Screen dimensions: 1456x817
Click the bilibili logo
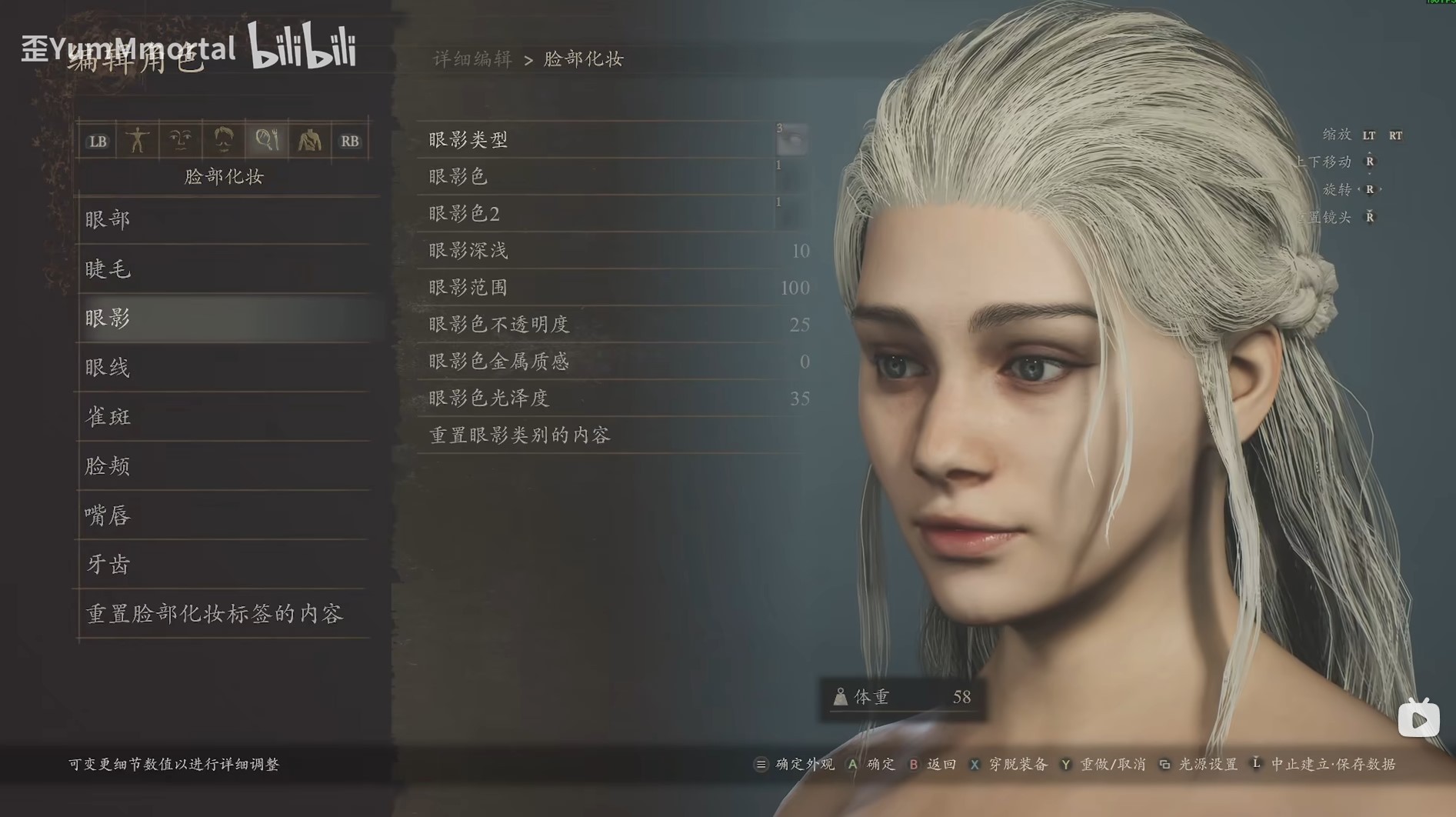(x=303, y=48)
